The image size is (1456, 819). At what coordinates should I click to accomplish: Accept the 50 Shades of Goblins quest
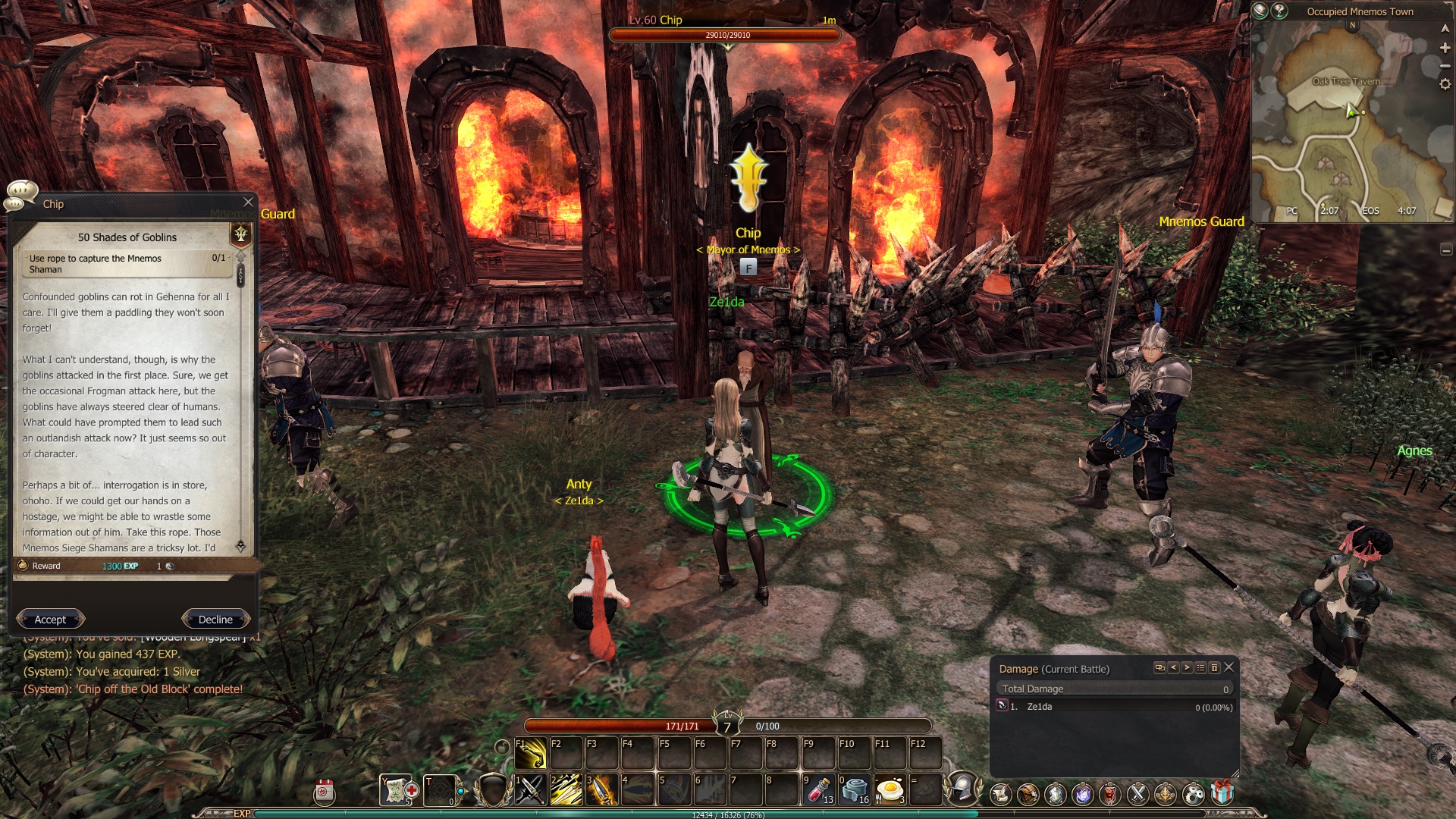[x=50, y=620]
